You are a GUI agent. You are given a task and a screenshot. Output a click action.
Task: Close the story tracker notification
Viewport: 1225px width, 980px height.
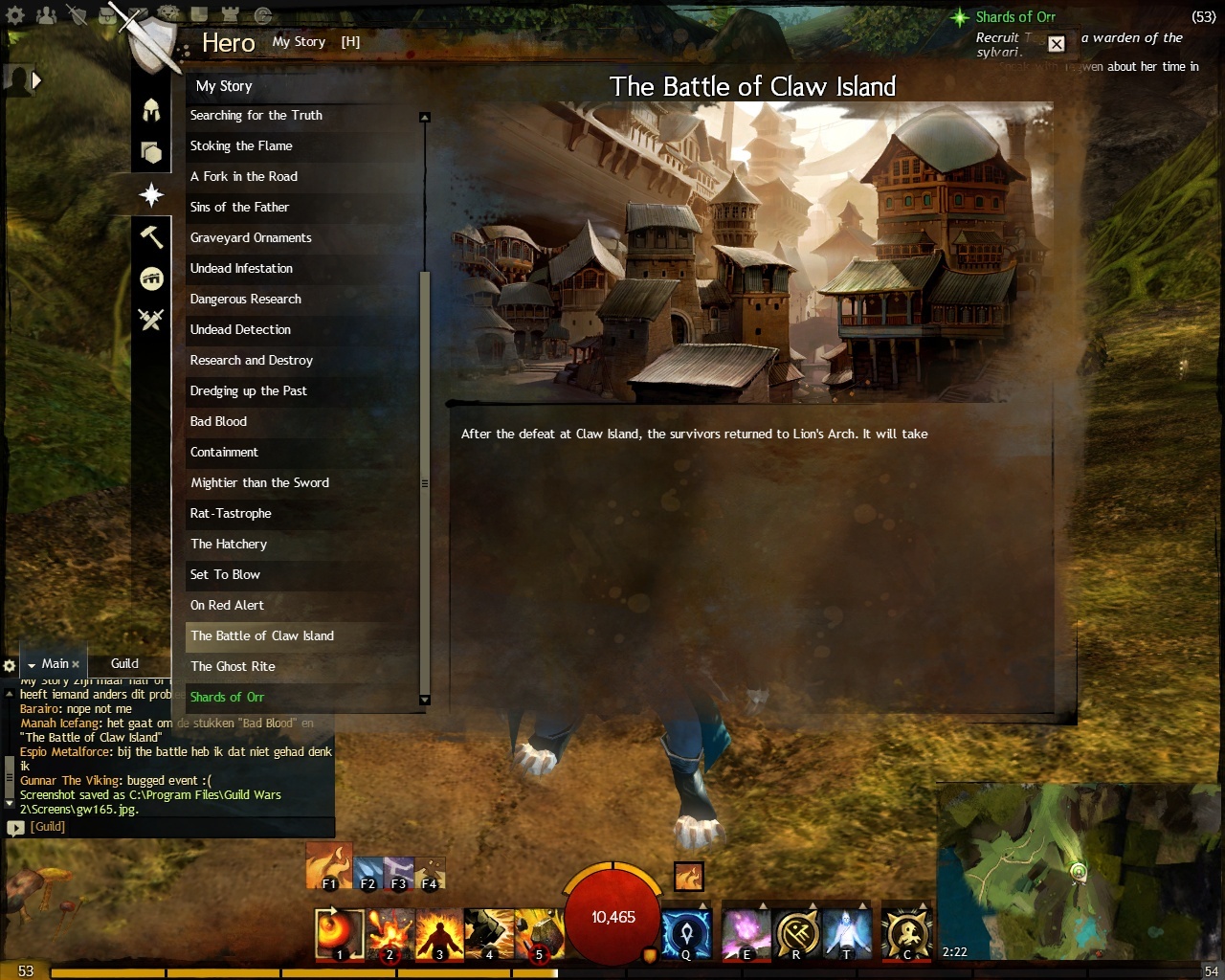(1057, 44)
